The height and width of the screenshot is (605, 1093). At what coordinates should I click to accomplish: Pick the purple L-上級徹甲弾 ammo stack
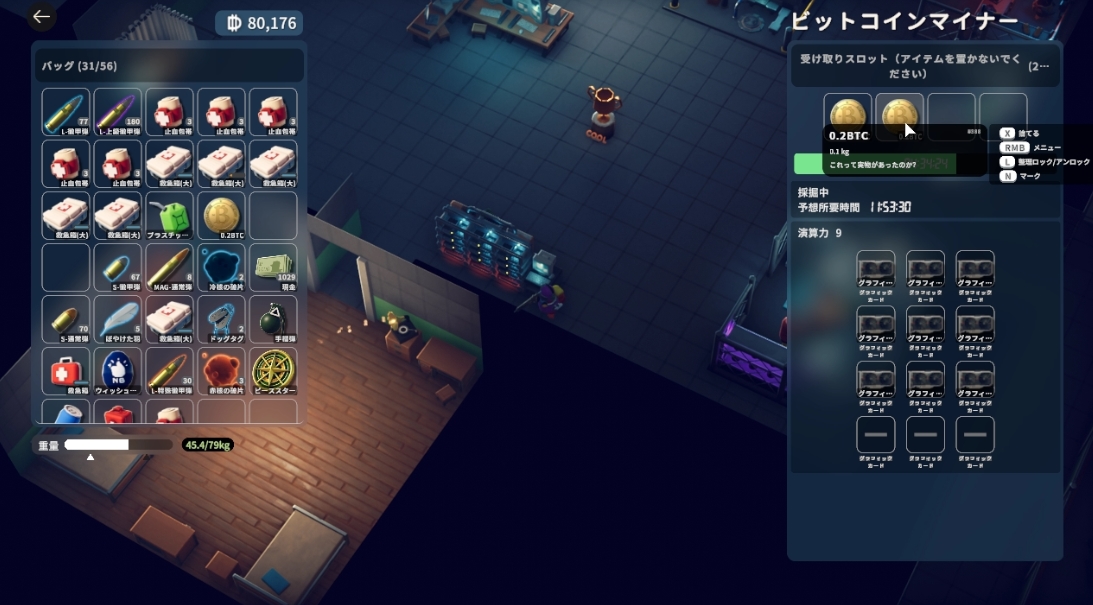118,112
